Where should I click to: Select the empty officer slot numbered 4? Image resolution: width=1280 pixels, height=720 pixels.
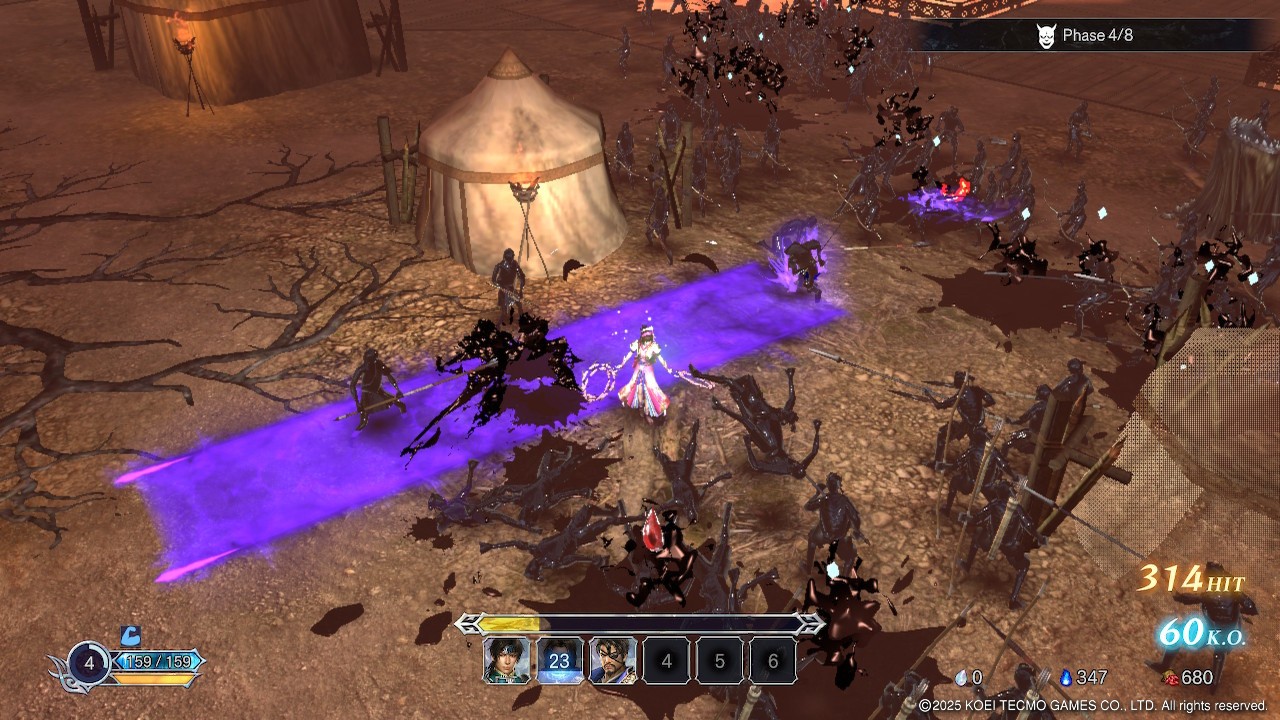tap(667, 661)
